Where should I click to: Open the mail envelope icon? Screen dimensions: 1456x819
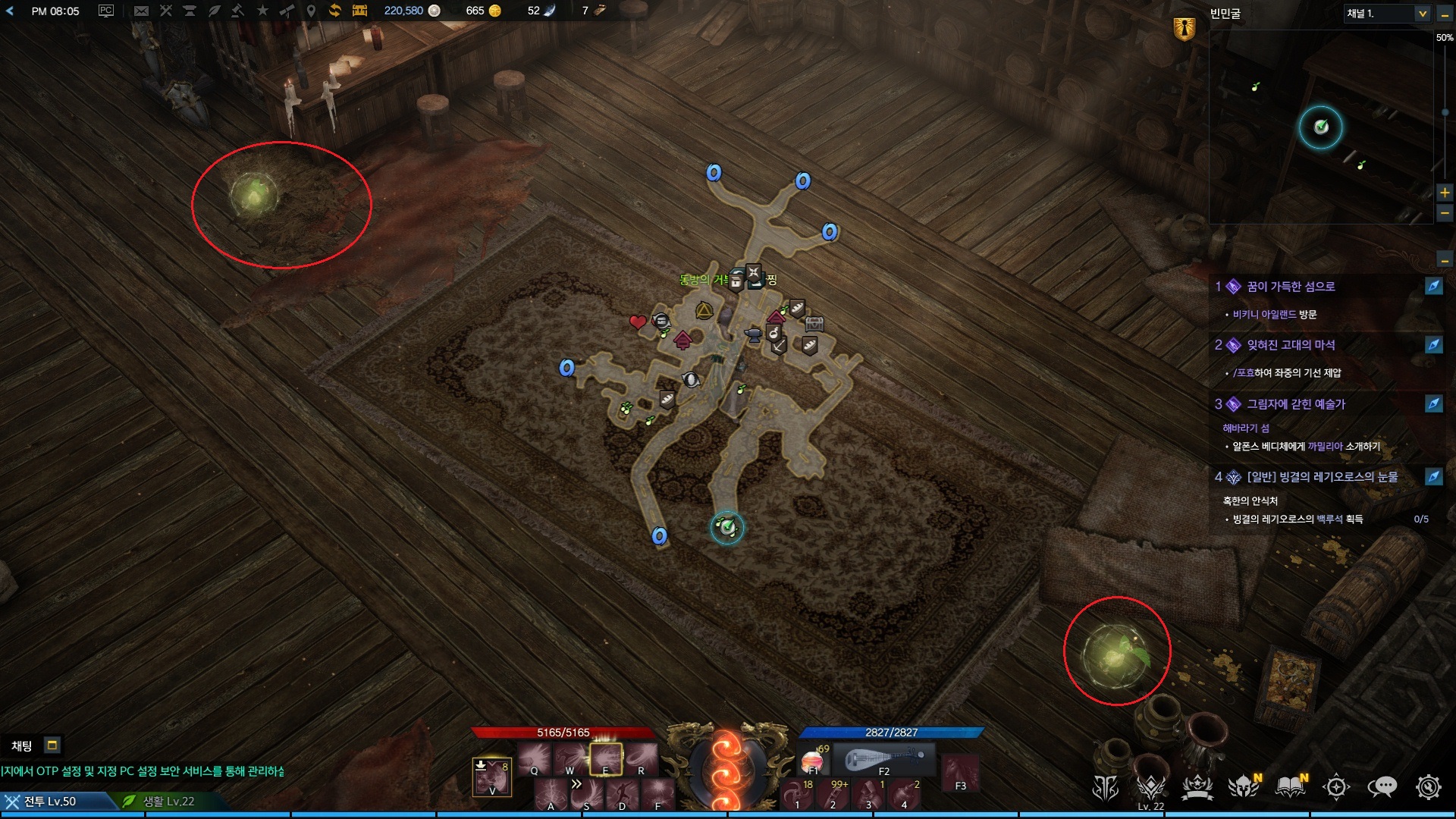click(x=141, y=11)
